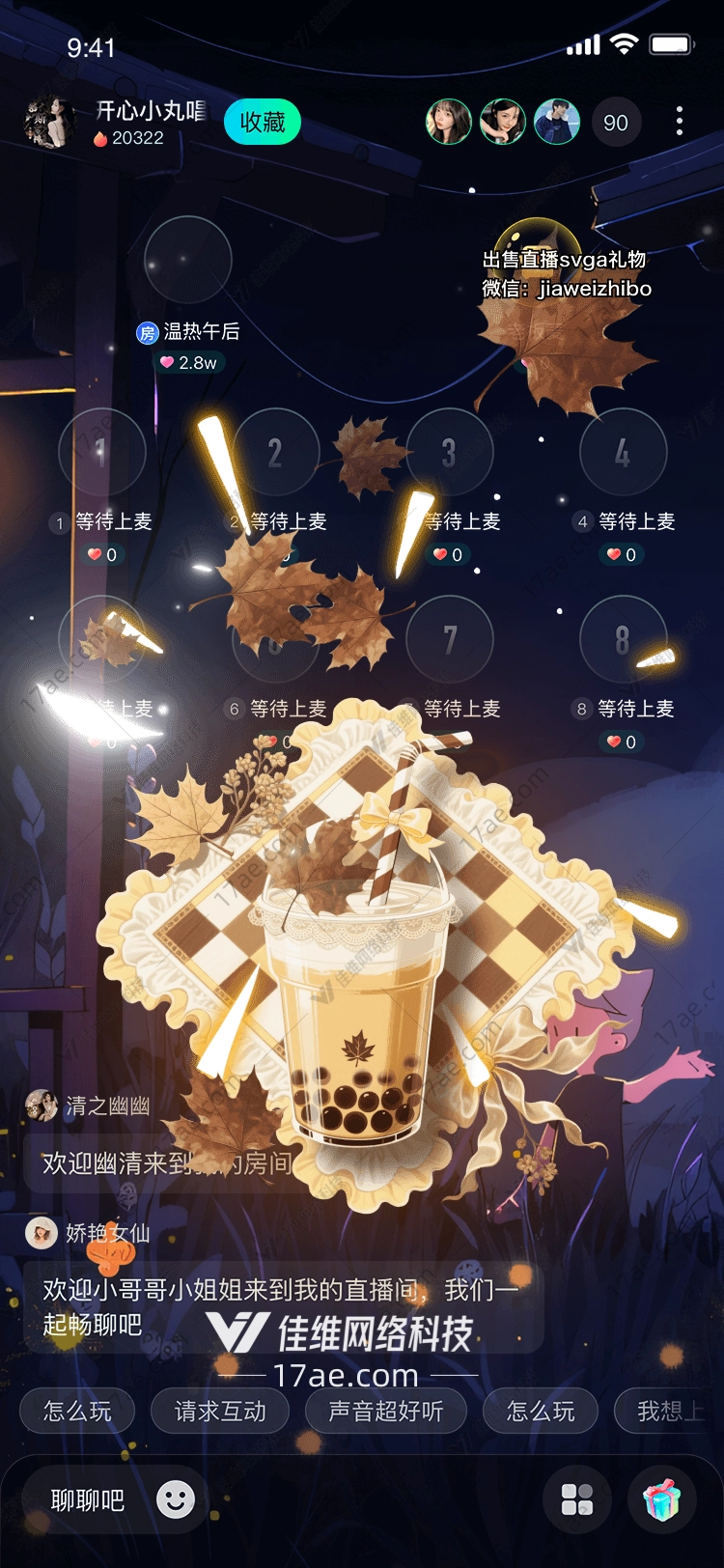Open the four-square grid menu icon
Image resolution: width=724 pixels, height=1568 pixels.
pyautogui.click(x=577, y=1499)
